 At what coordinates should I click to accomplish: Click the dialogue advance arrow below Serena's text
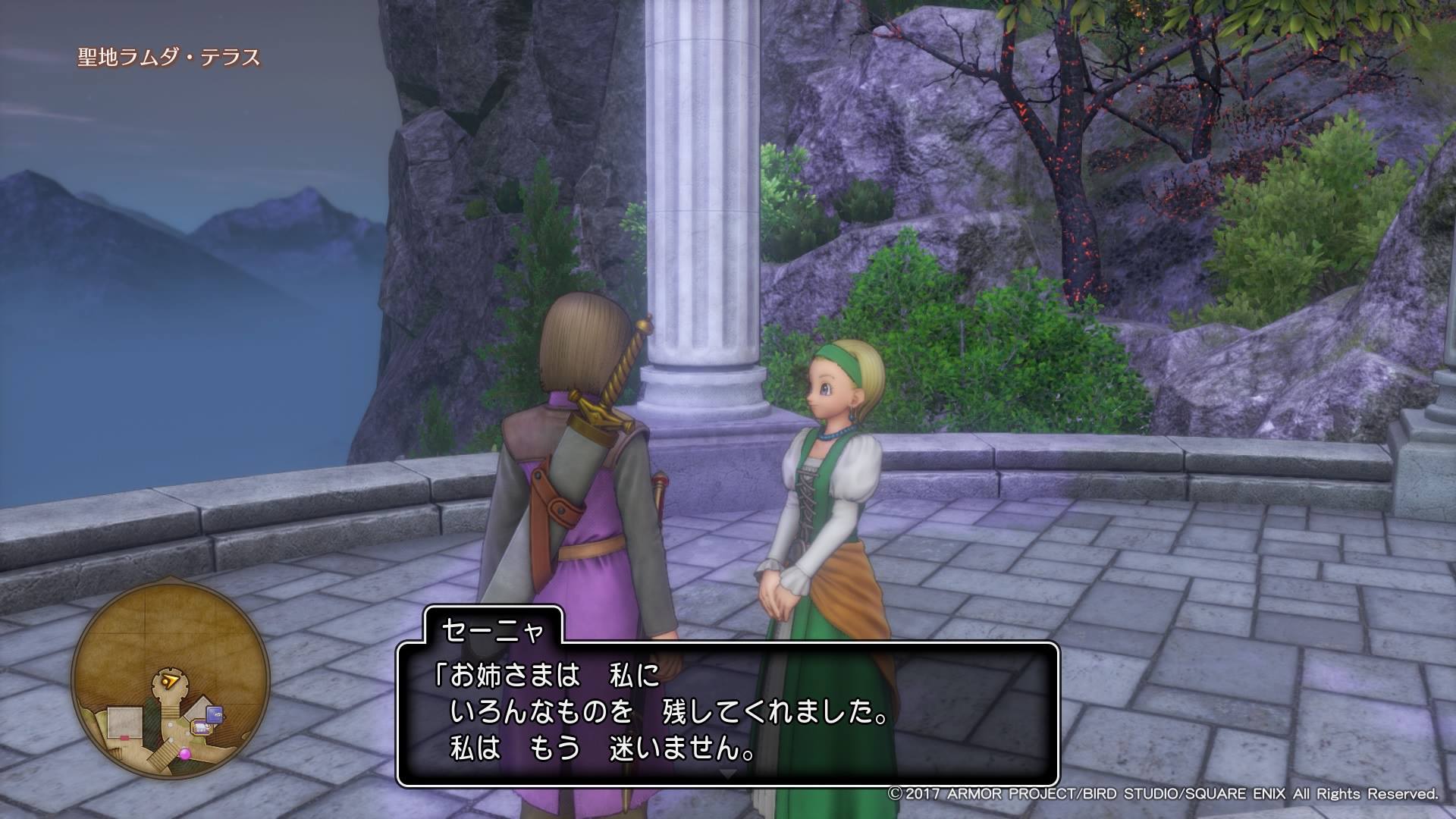727,774
